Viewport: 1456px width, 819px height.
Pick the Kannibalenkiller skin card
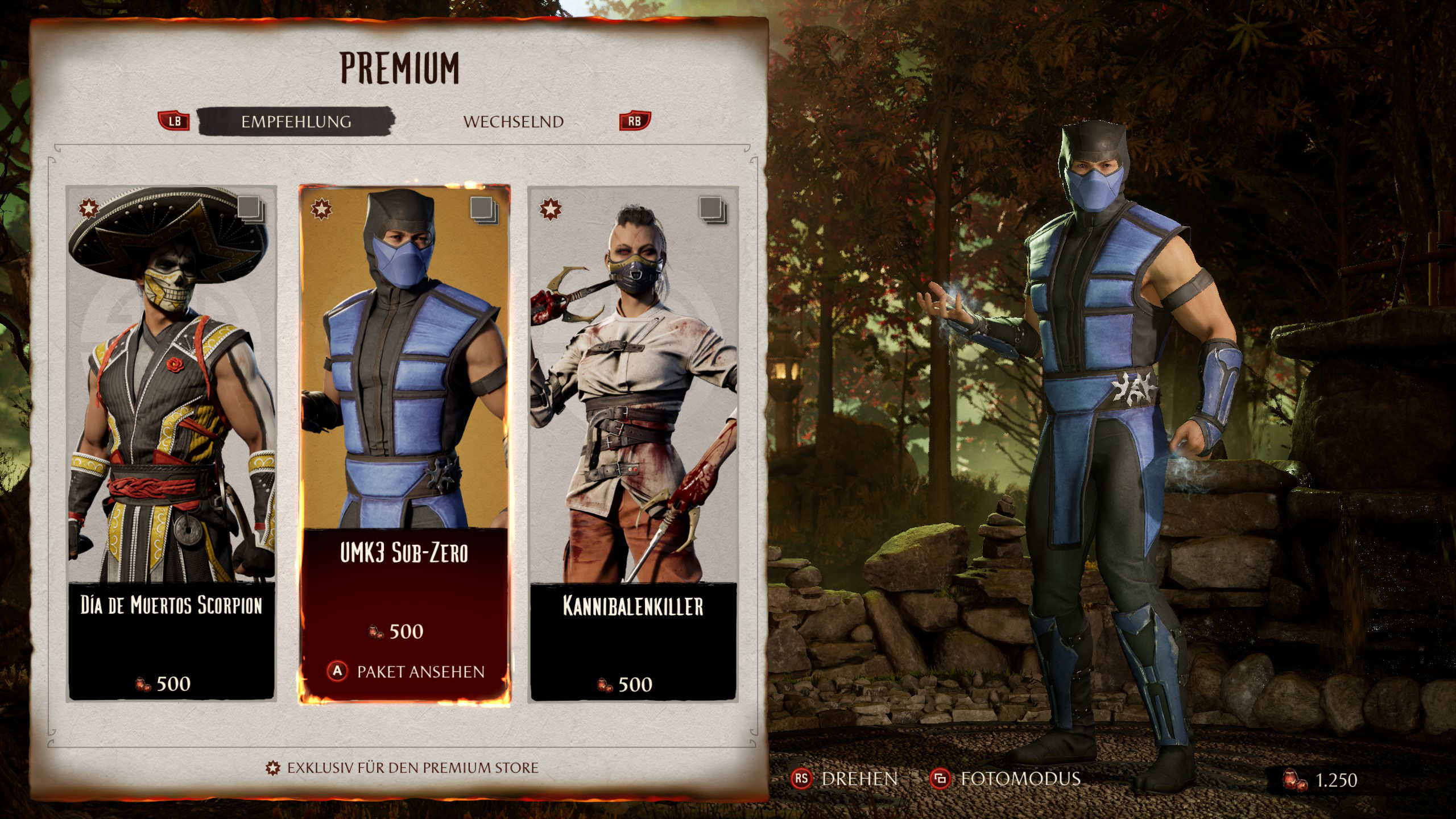[634, 444]
